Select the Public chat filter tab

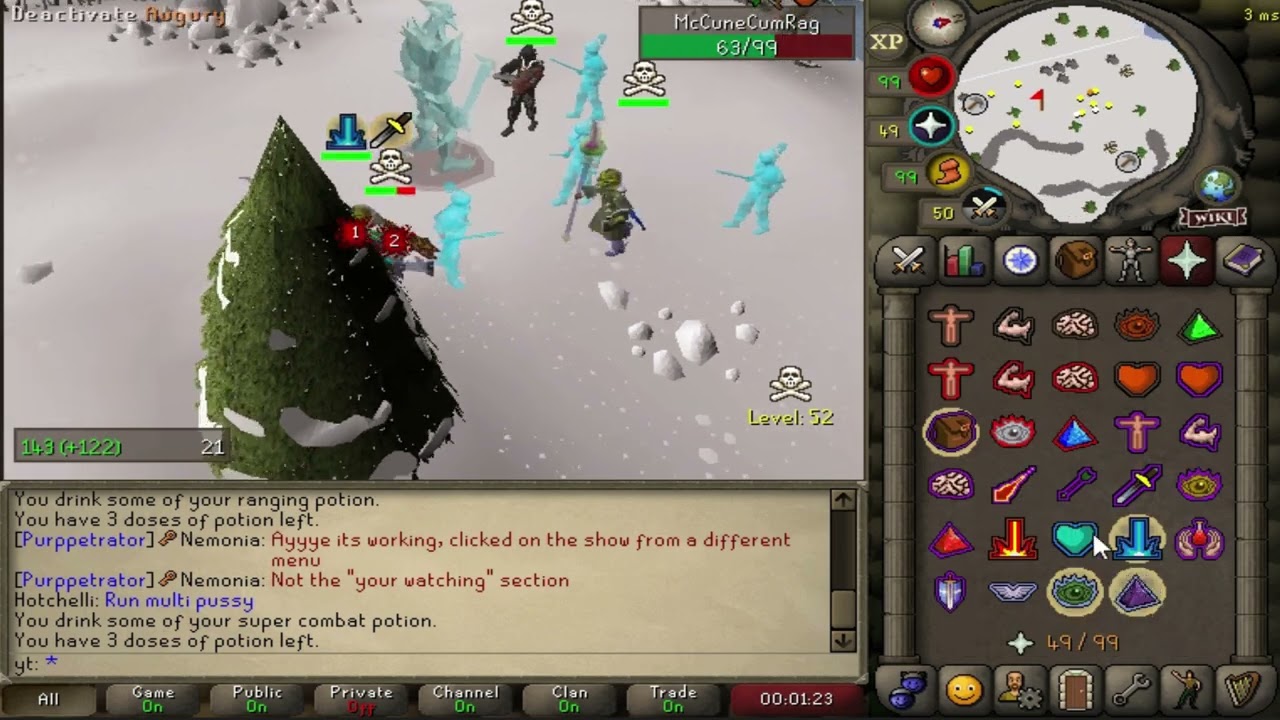click(x=257, y=698)
